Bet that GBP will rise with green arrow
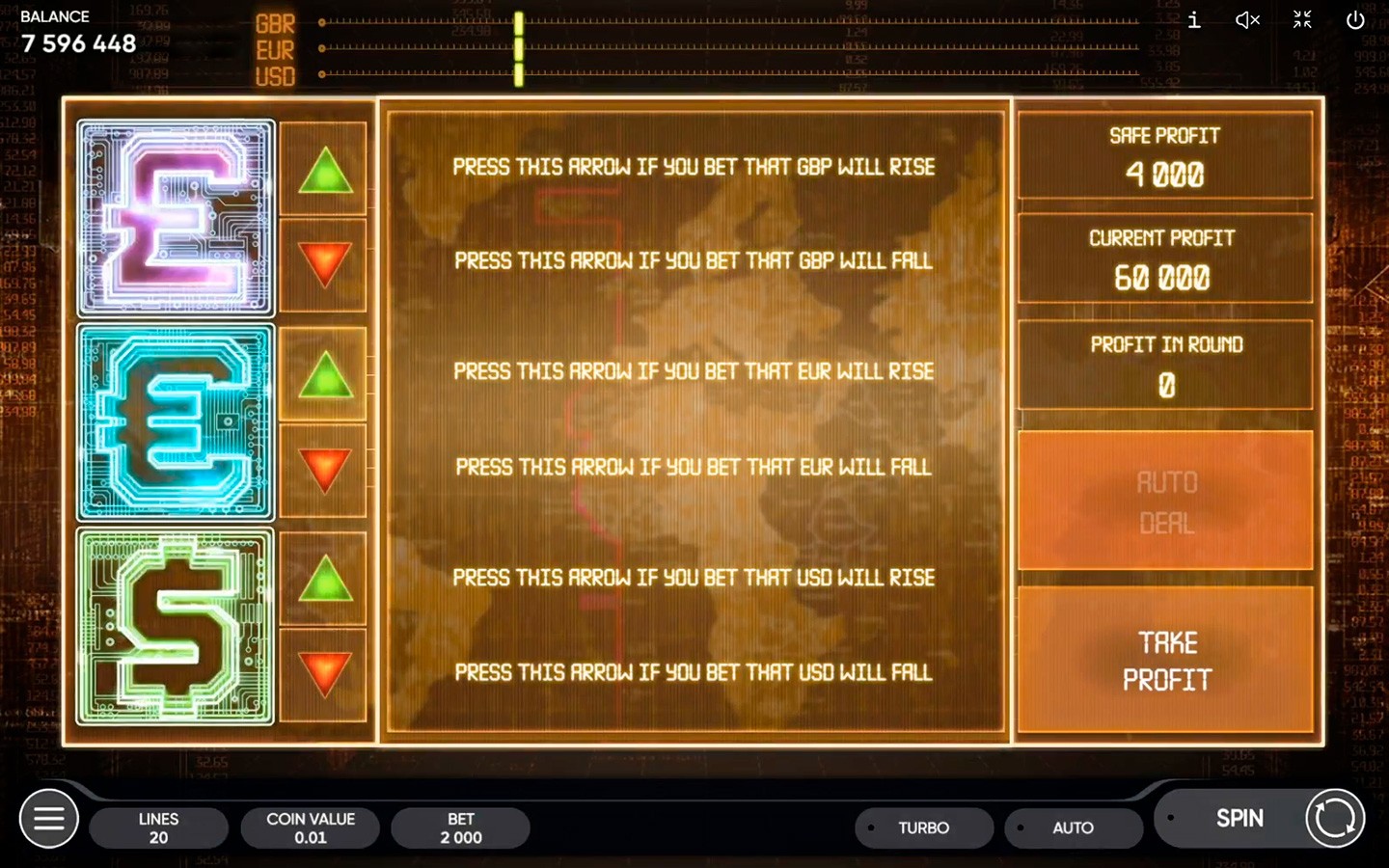This screenshot has width=1389, height=868. (x=325, y=170)
